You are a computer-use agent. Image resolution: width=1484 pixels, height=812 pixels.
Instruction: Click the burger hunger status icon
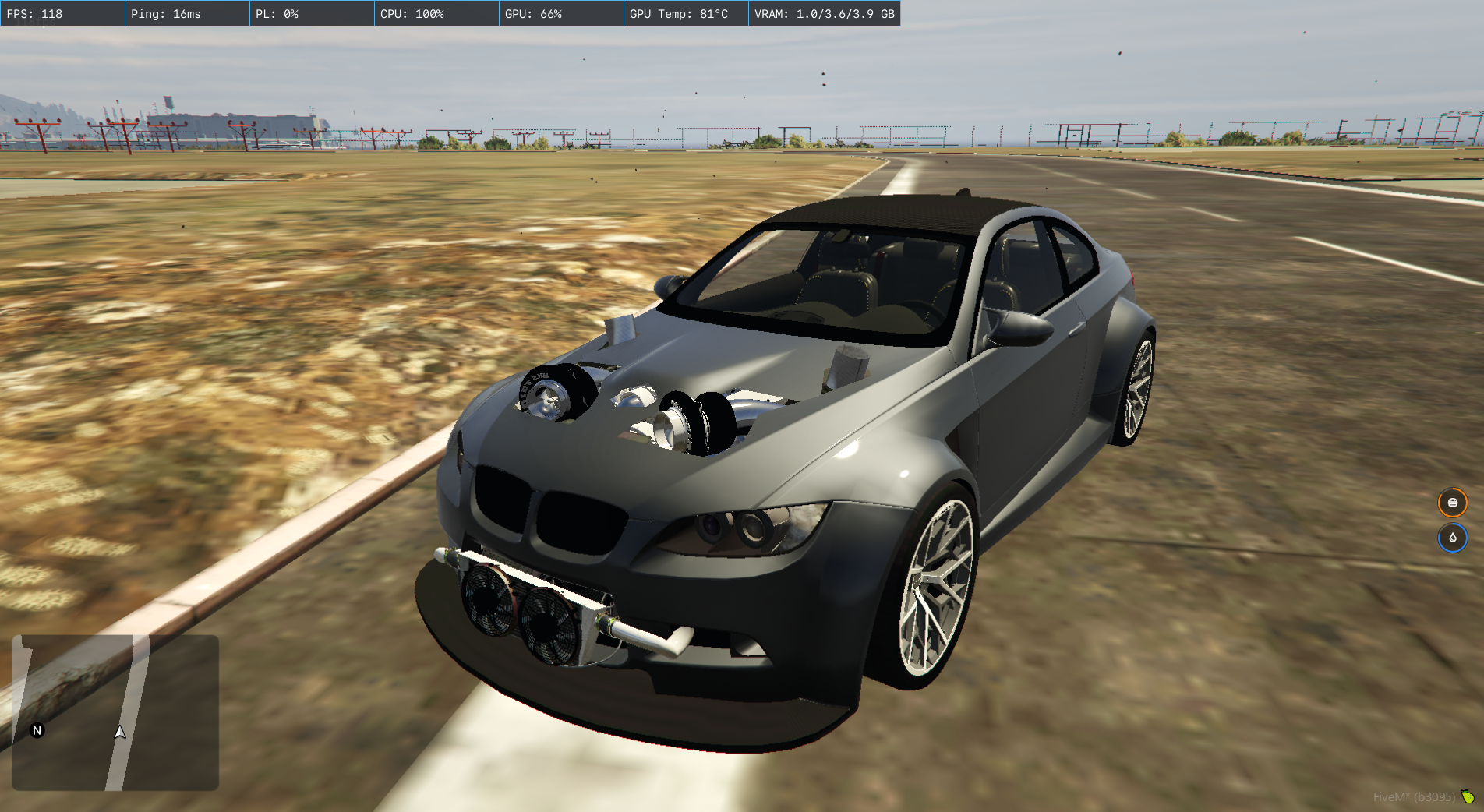pos(1452,503)
